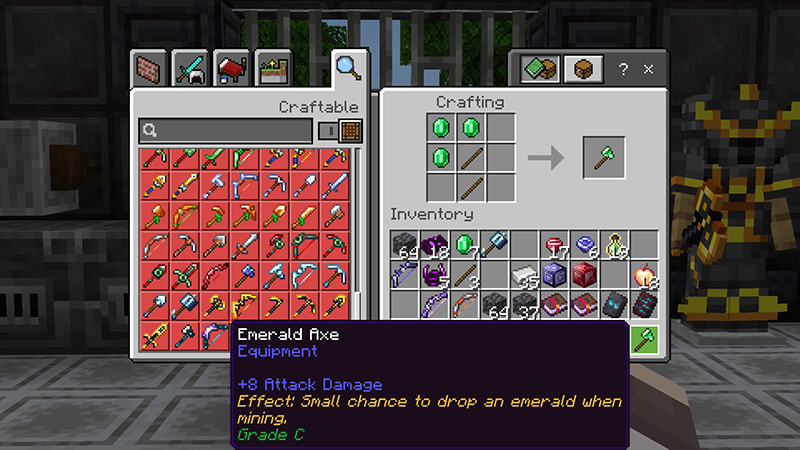Open the sword and helmet equipment tab
This screenshot has height=450, width=800.
click(191, 68)
